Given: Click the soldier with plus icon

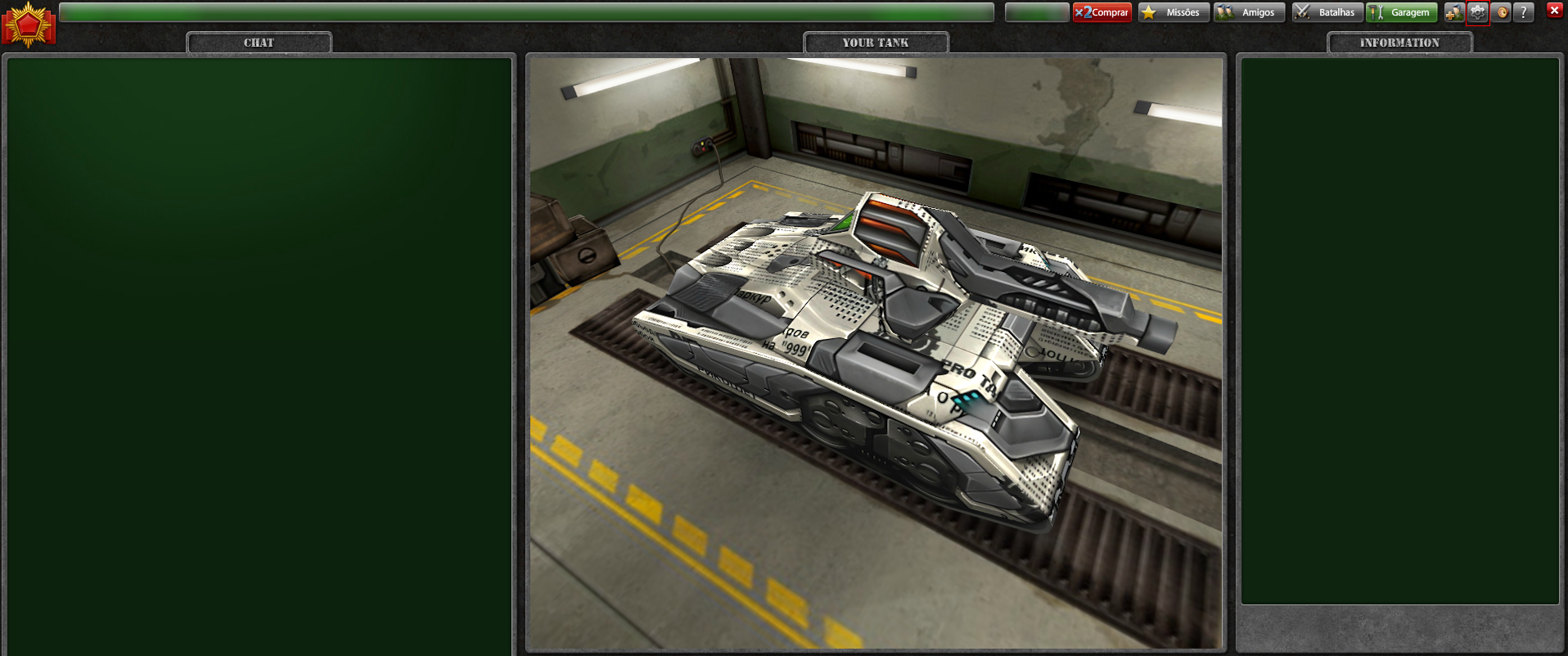Looking at the screenshot, I should (1453, 12).
